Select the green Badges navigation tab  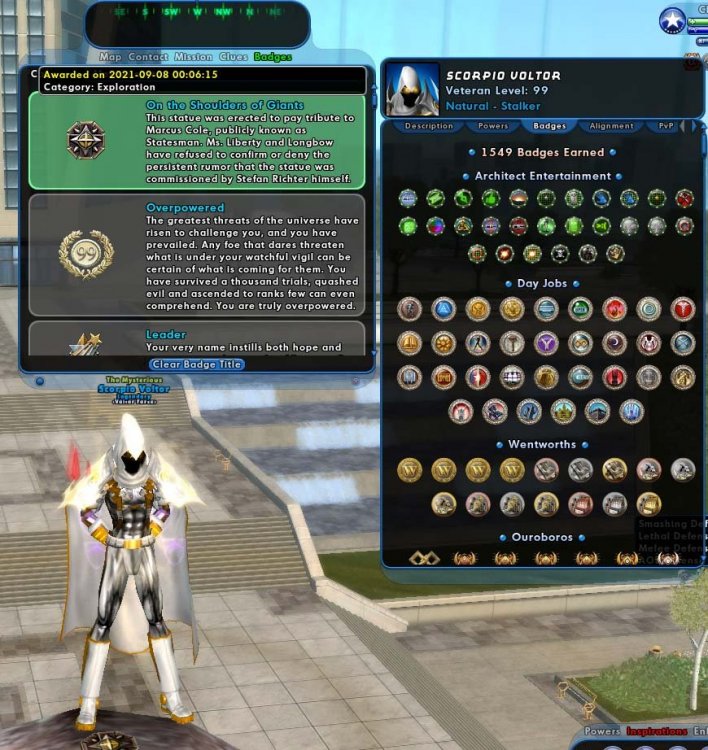[273, 57]
